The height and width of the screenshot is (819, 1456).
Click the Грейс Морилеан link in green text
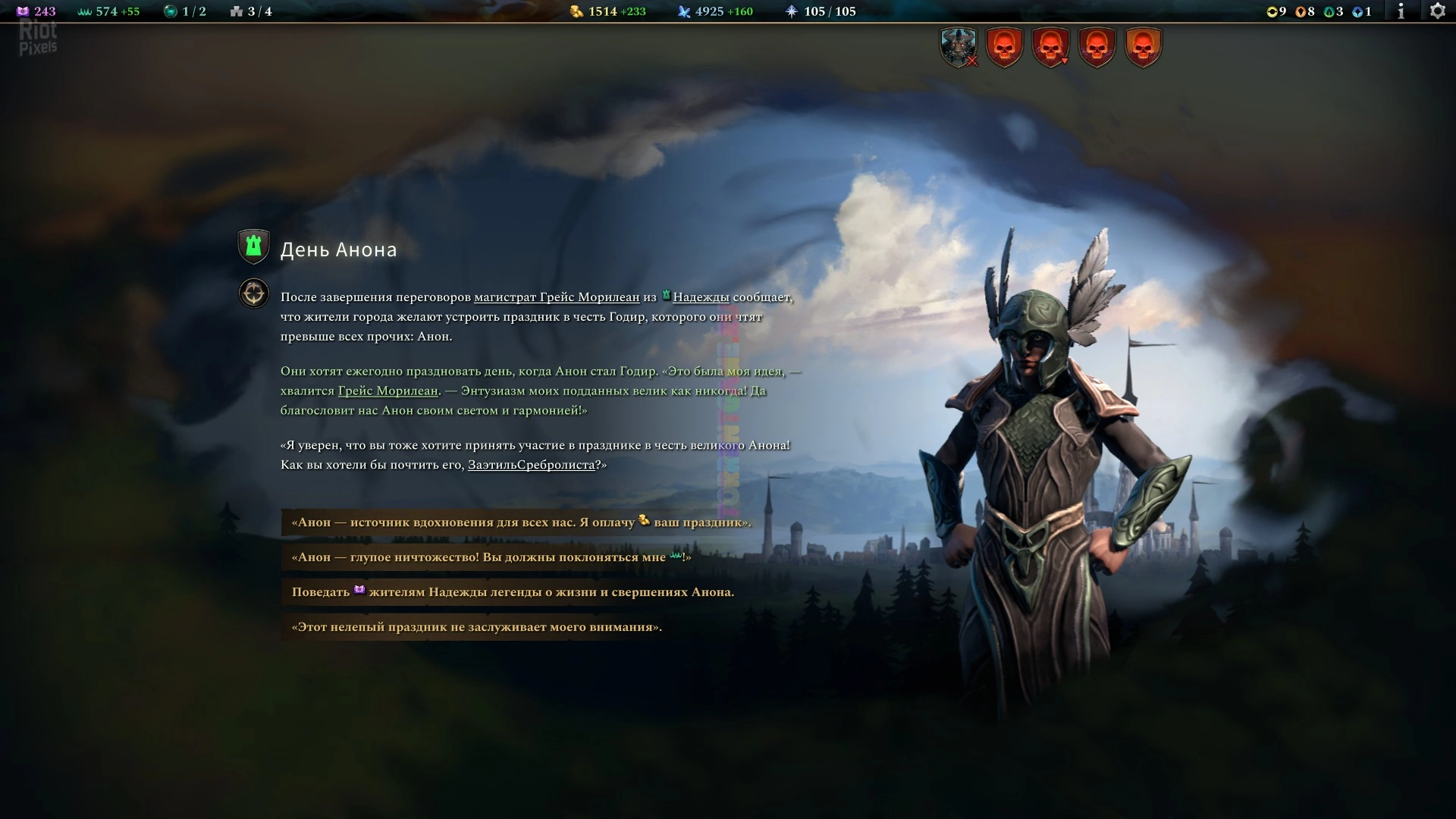[388, 391]
